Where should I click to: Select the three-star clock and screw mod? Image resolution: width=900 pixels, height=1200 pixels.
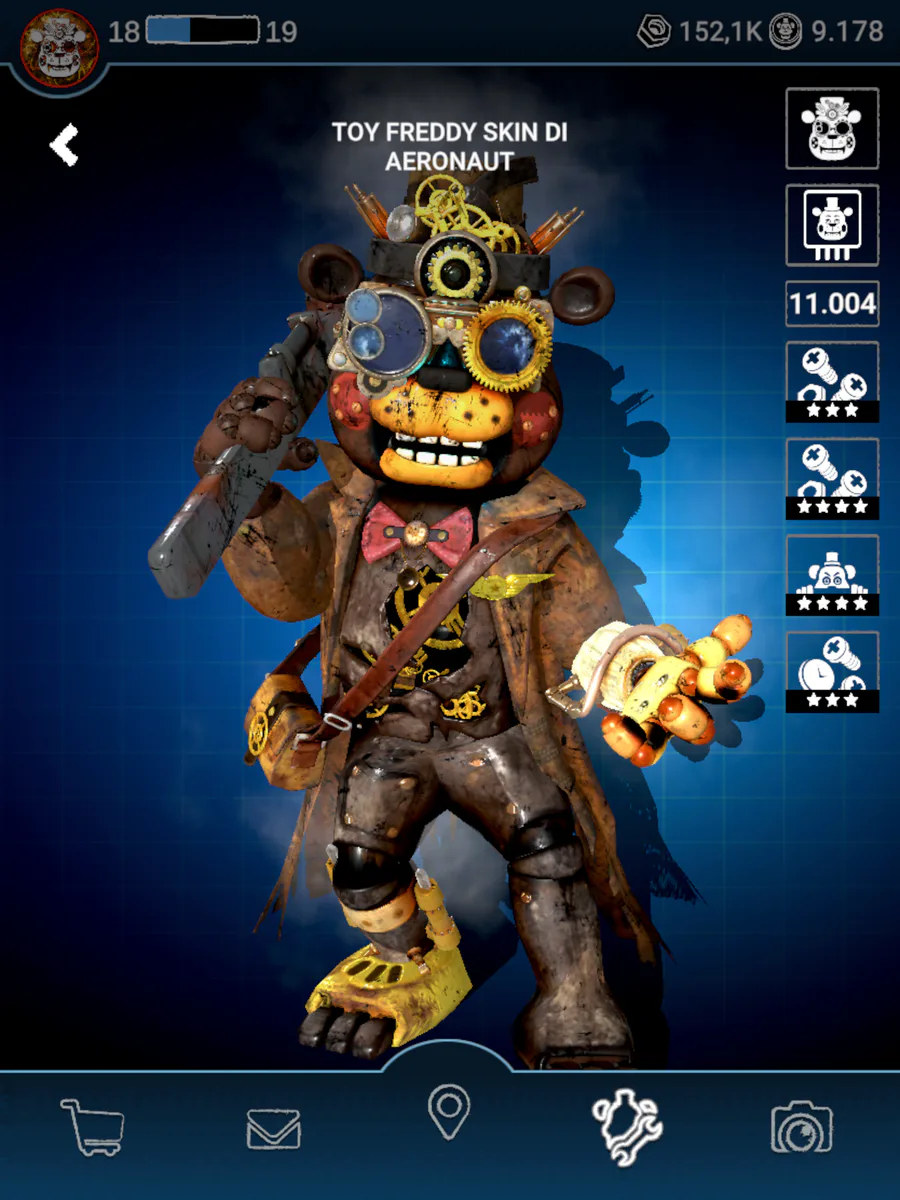(x=832, y=672)
